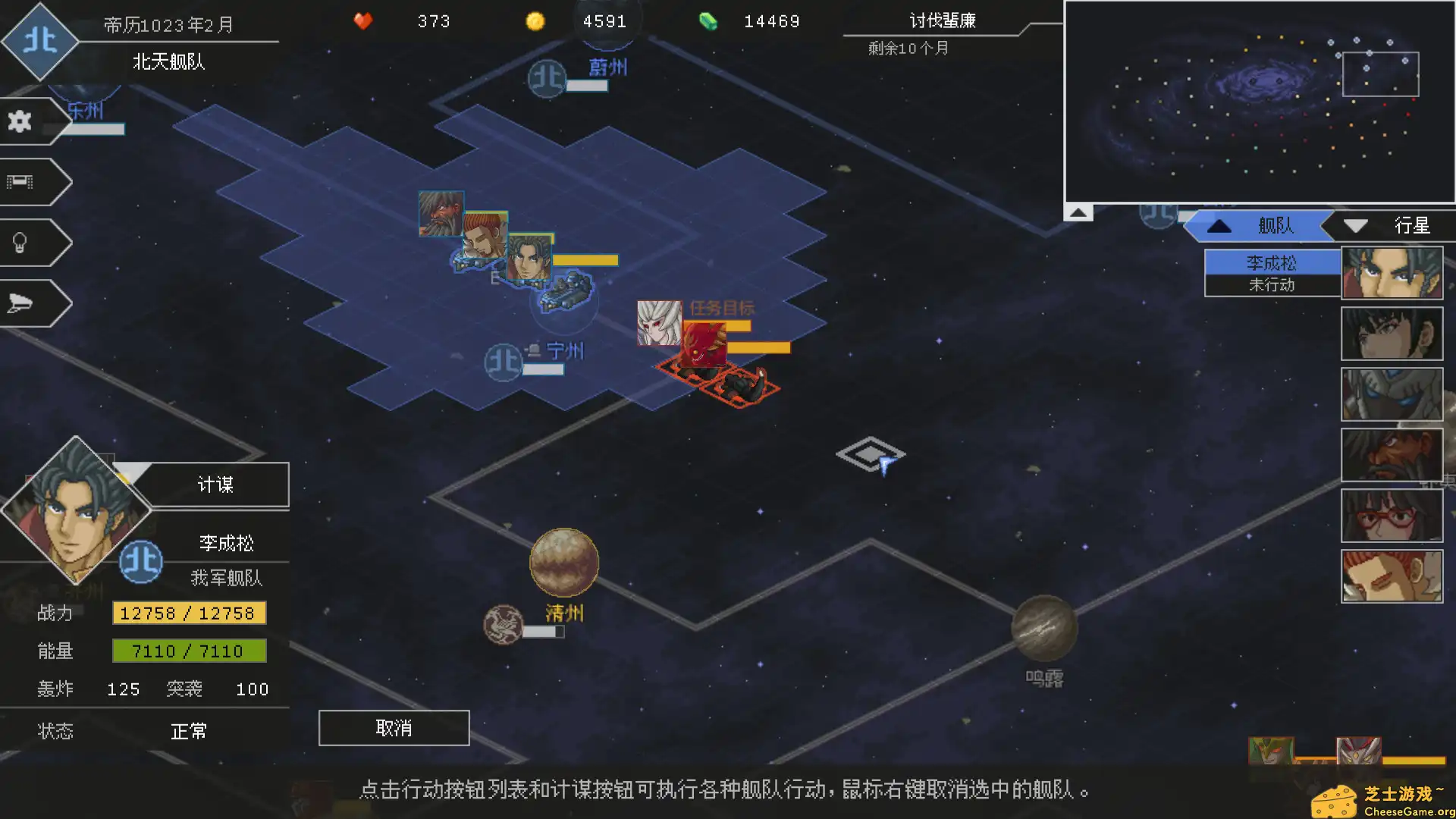Toggle the 未行动 status entry
The height and width of the screenshot is (819, 1456).
point(1272,284)
